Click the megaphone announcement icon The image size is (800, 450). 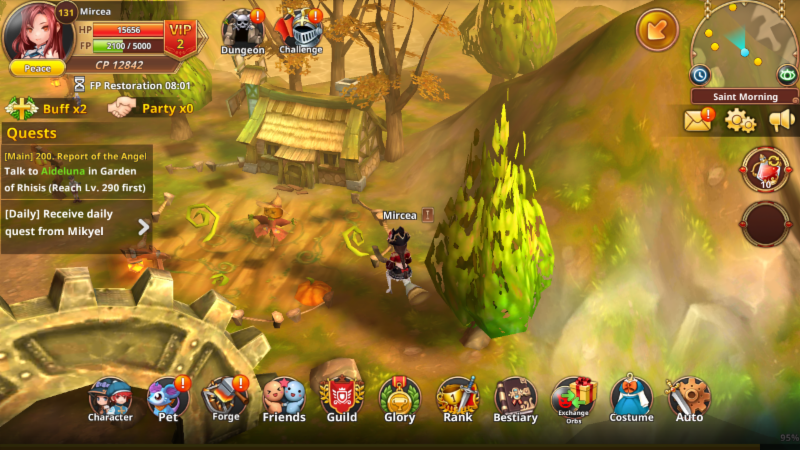[781, 121]
